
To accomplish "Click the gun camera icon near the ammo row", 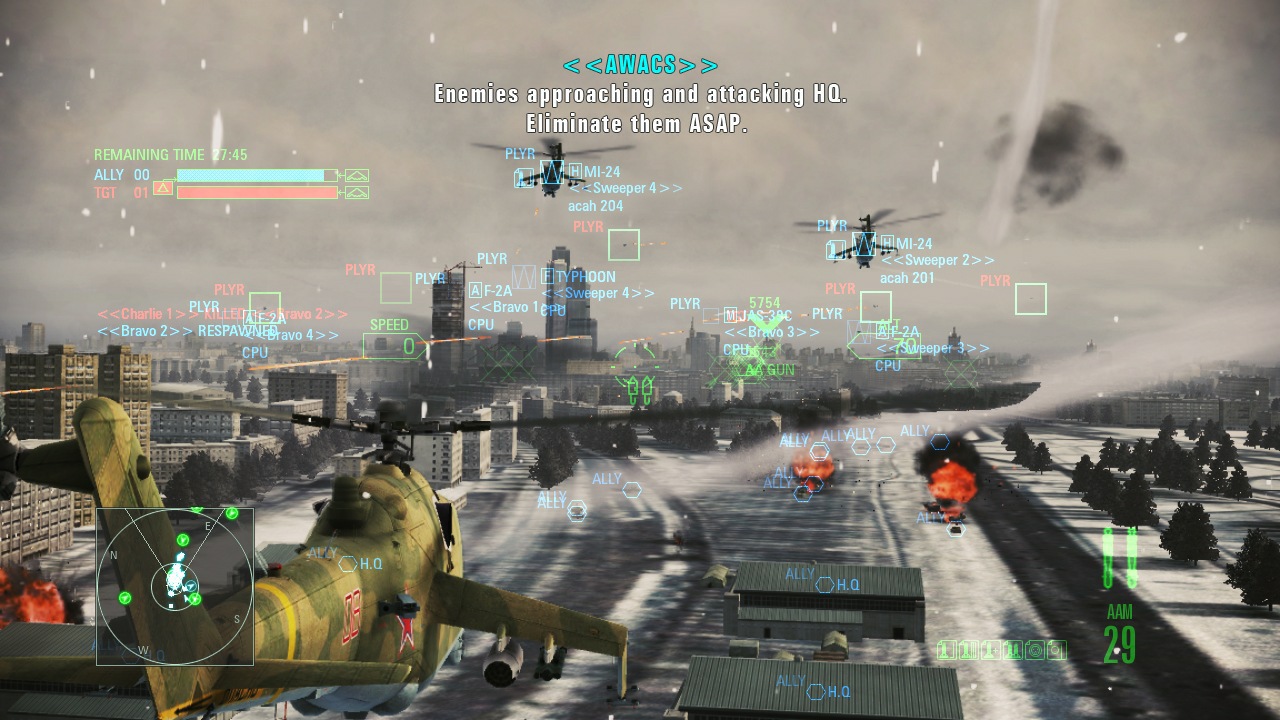I will click(x=1035, y=650).
